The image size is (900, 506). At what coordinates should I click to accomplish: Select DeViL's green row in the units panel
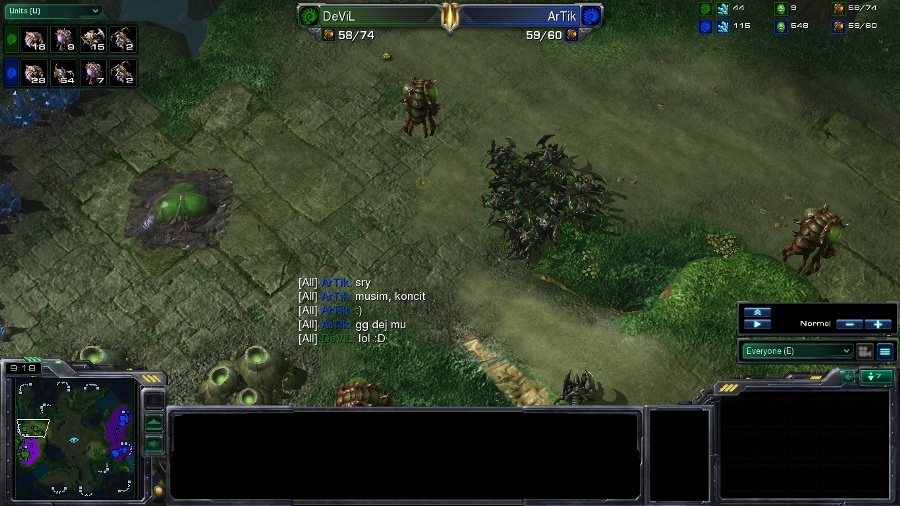coord(11,40)
